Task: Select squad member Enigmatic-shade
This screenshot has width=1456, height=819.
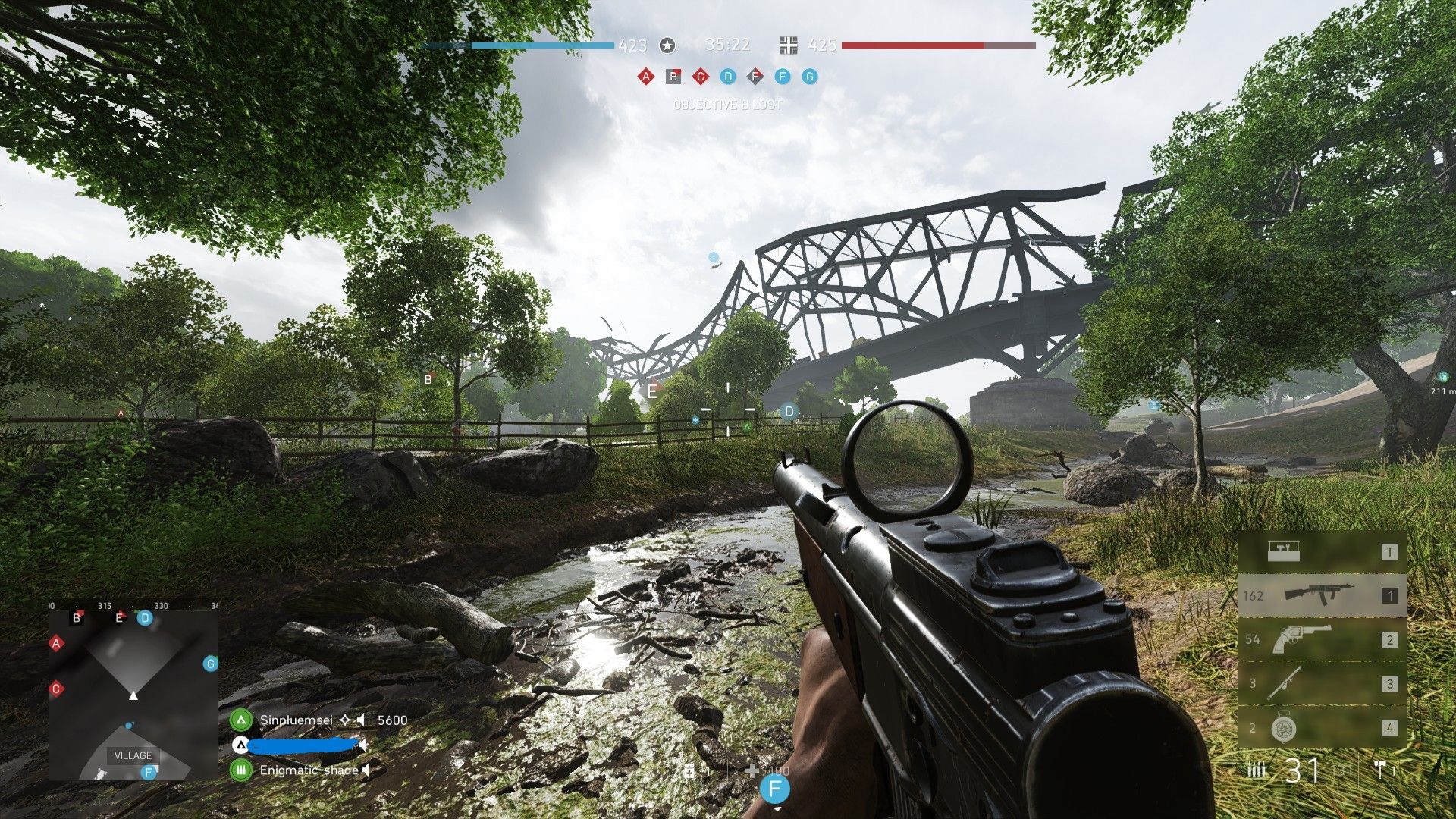Action: [308, 770]
